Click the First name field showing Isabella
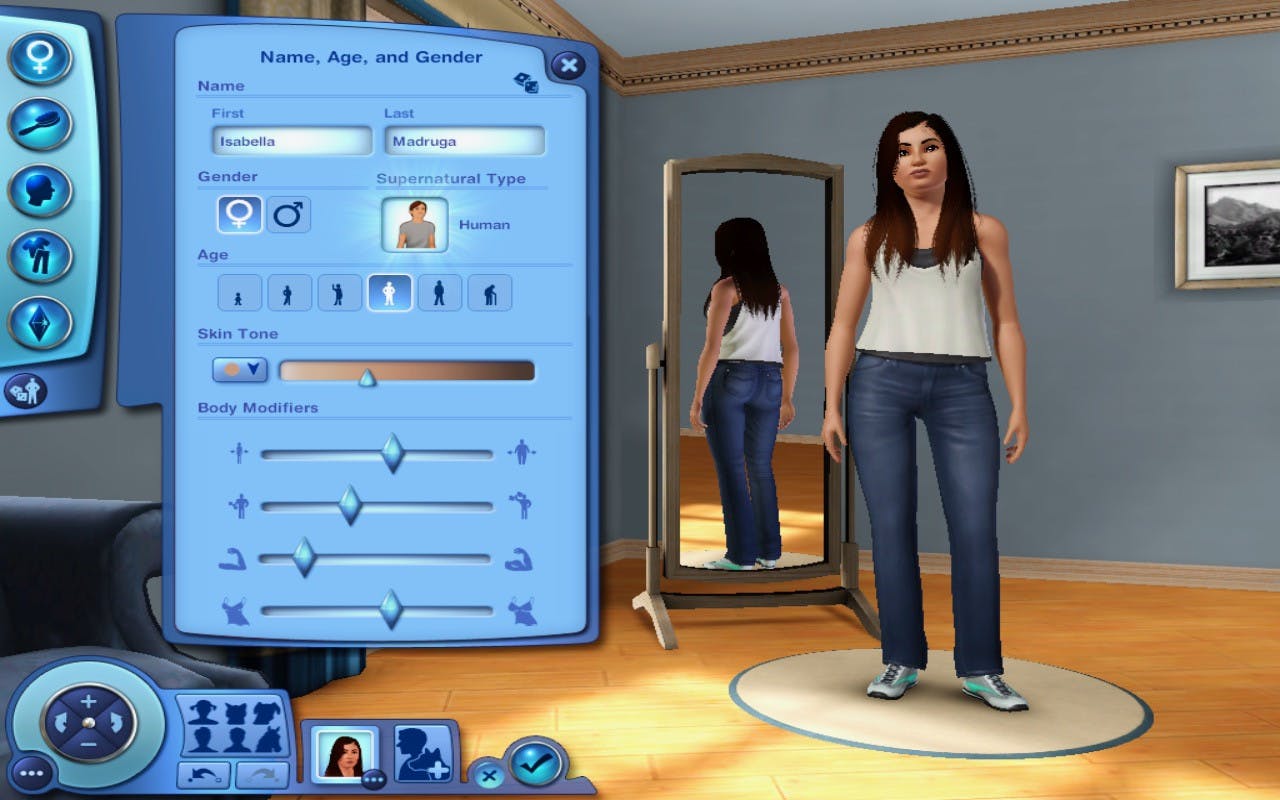The height and width of the screenshot is (800, 1280). 290,141
